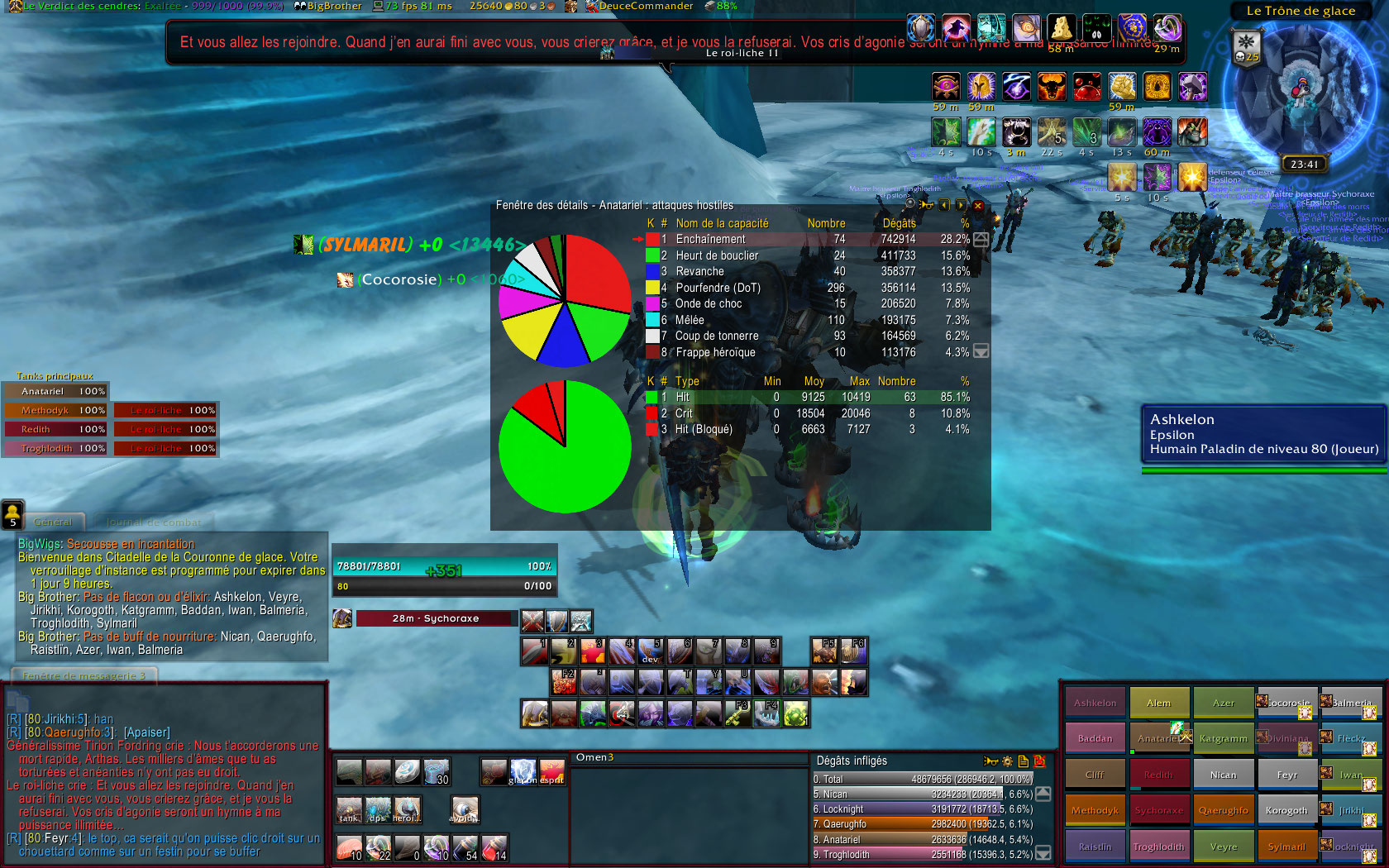Click the Sychoraxe bar icon in BigWigs timer
Image resolution: width=1389 pixels, height=868 pixels.
click(x=341, y=618)
